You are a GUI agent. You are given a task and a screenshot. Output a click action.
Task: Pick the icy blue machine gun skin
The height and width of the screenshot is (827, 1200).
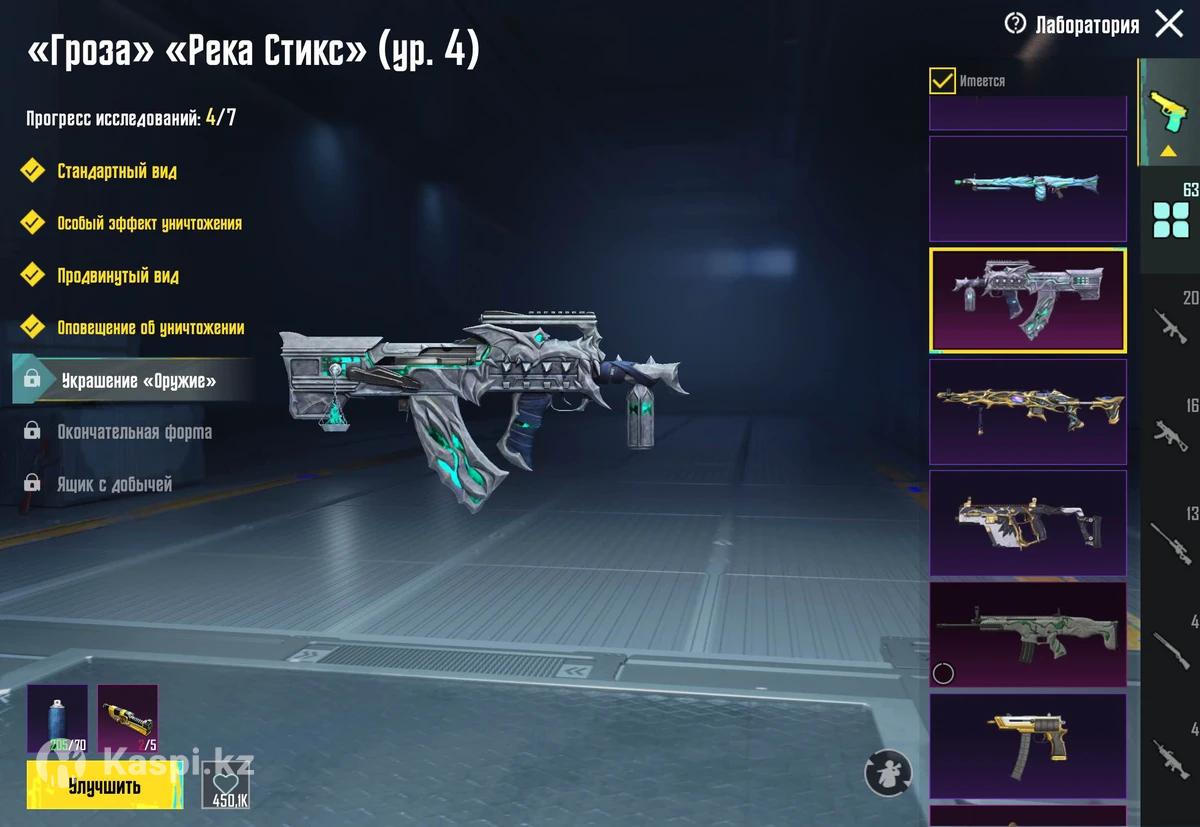coord(1027,188)
